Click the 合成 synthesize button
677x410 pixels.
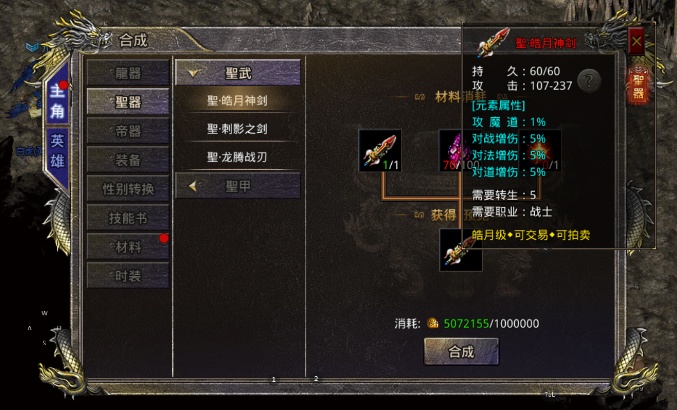coord(461,352)
